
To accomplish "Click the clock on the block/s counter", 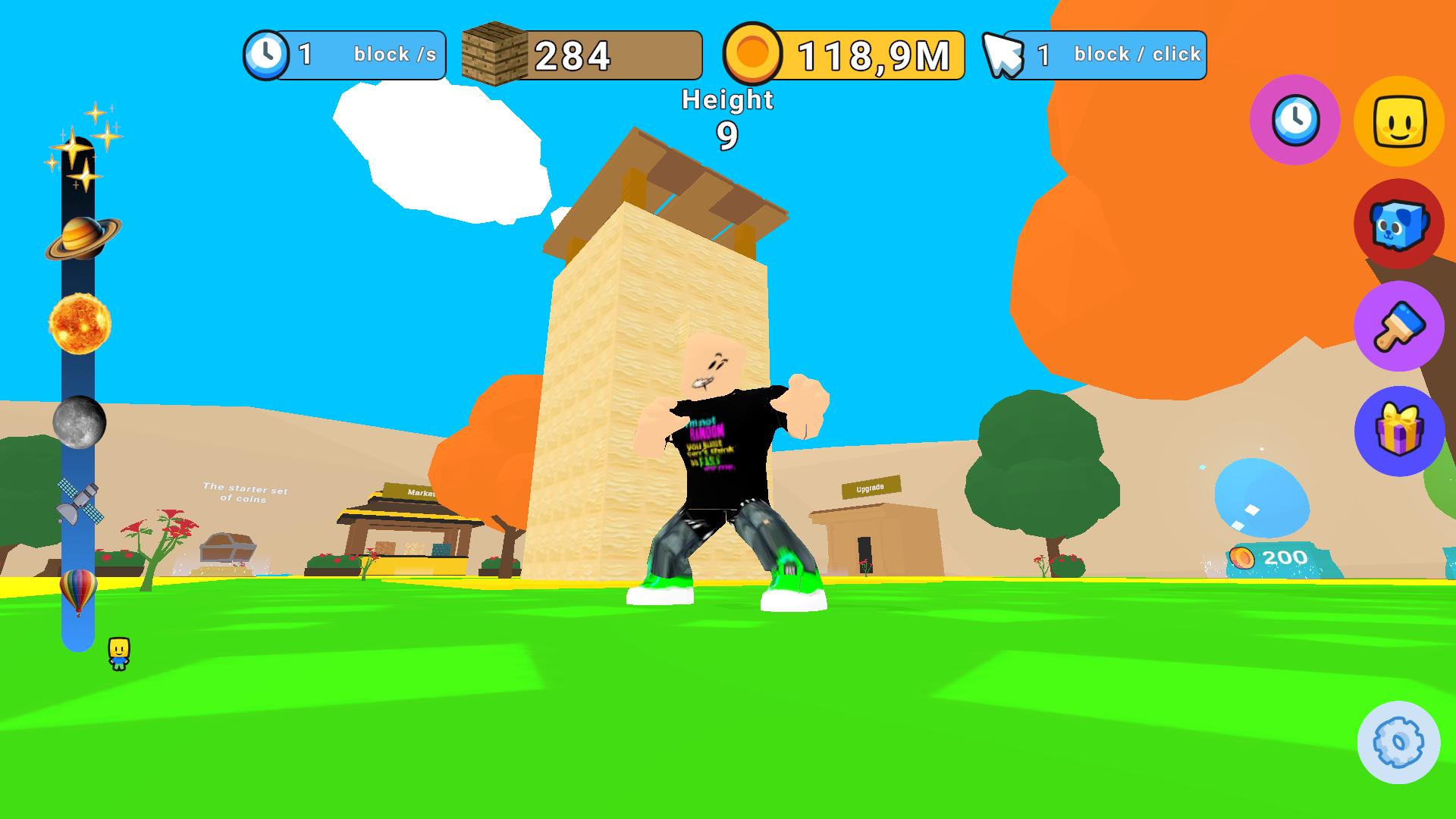I will click(x=267, y=54).
